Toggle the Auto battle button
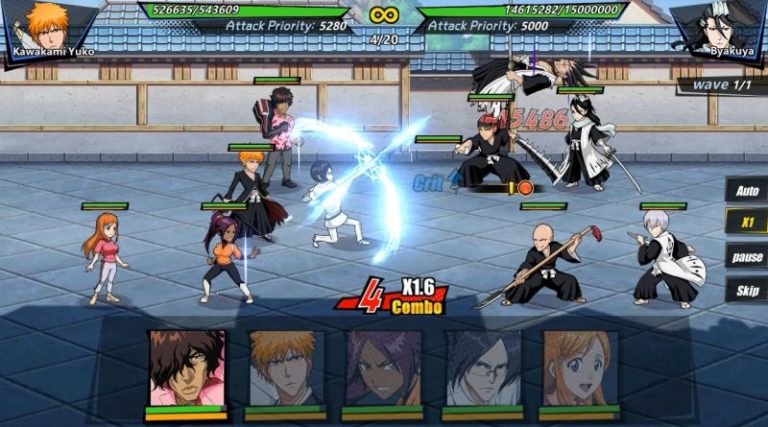The height and width of the screenshot is (427, 768). tap(746, 190)
